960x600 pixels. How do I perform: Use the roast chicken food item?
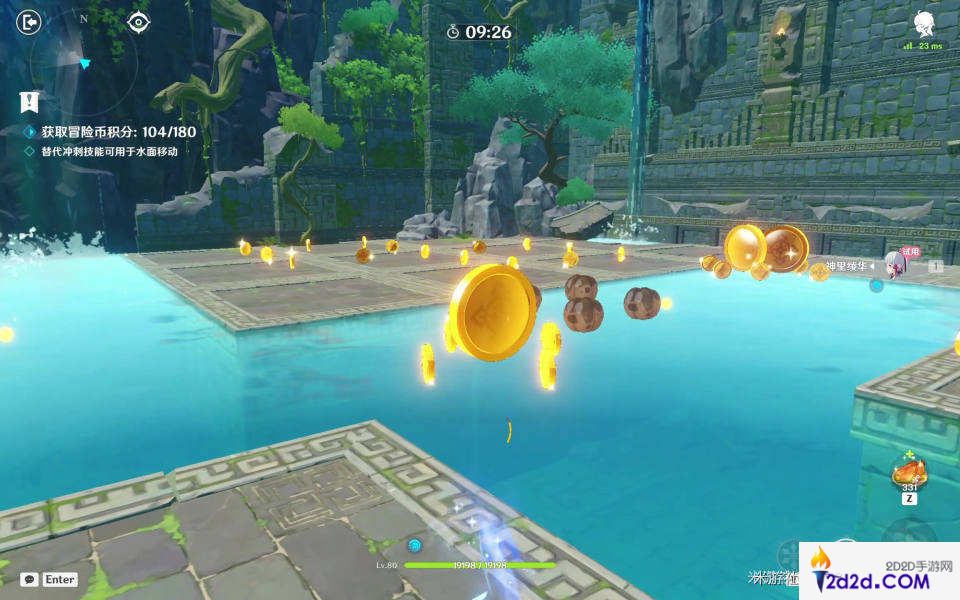click(909, 469)
